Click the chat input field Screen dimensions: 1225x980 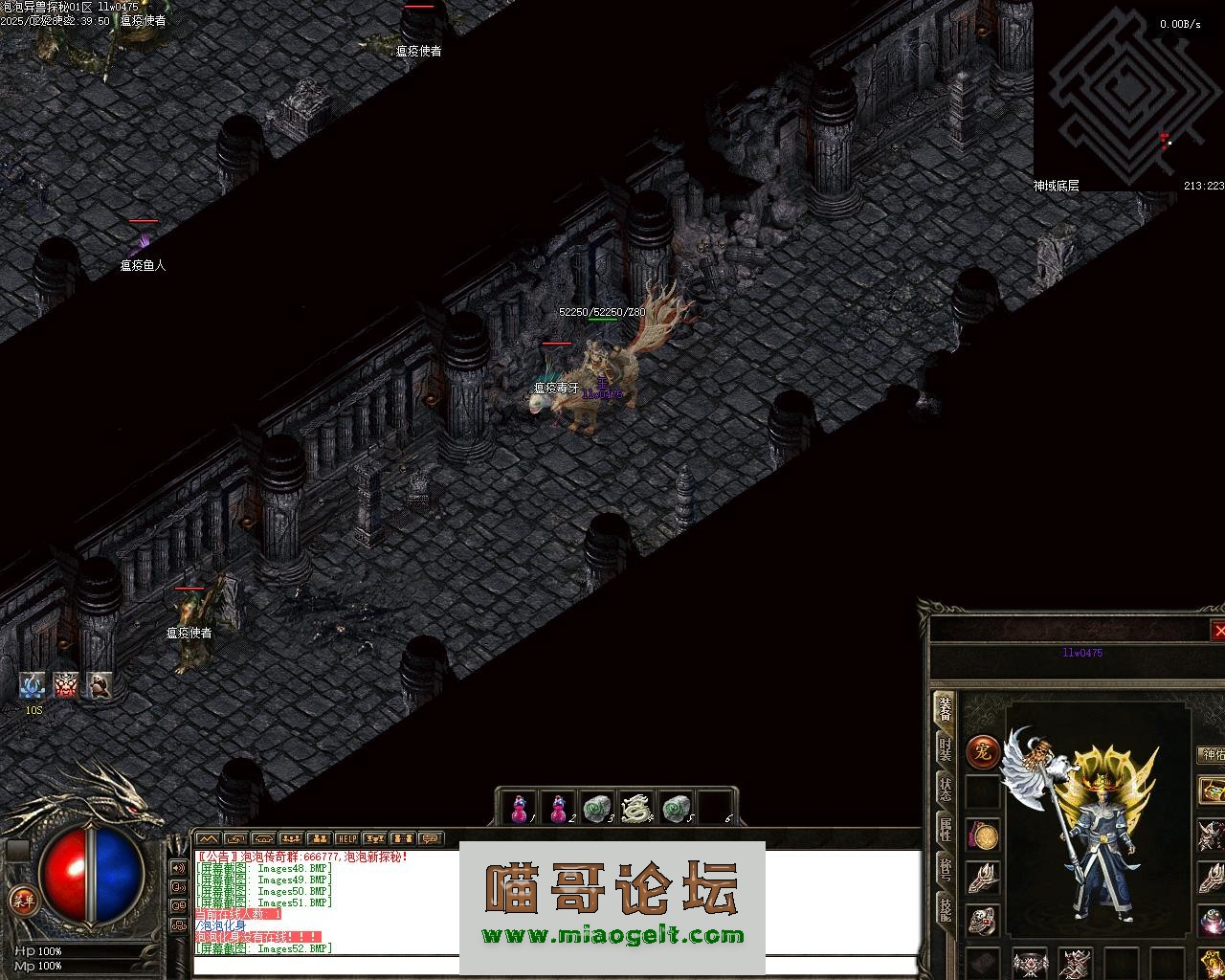pyautogui.click(x=325, y=964)
